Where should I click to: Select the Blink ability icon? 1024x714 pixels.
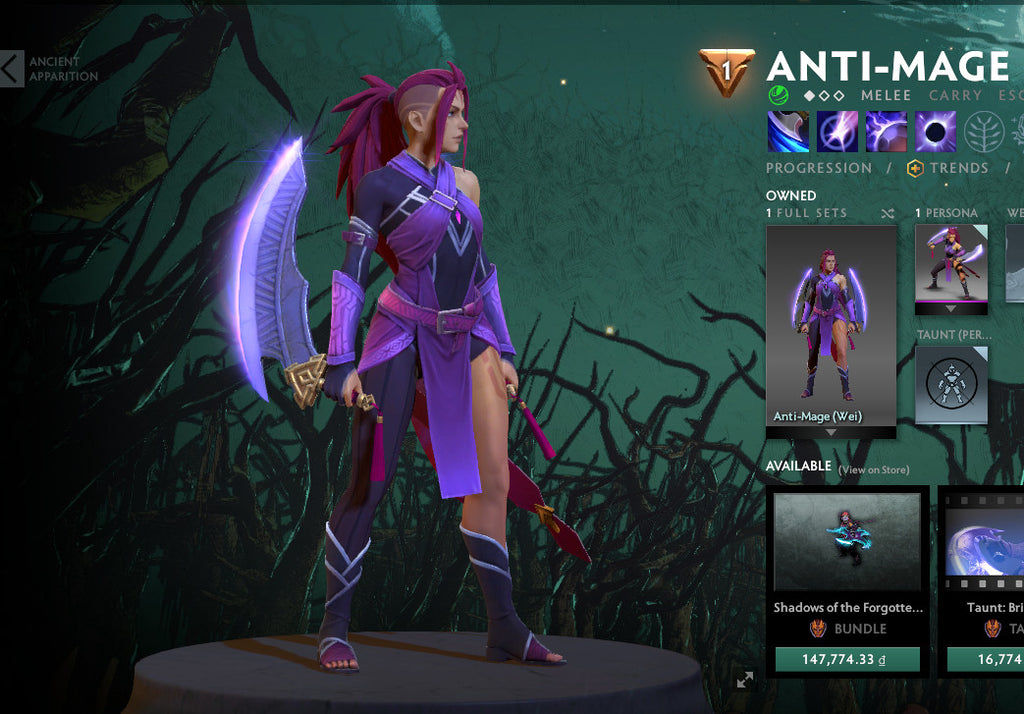[837, 131]
